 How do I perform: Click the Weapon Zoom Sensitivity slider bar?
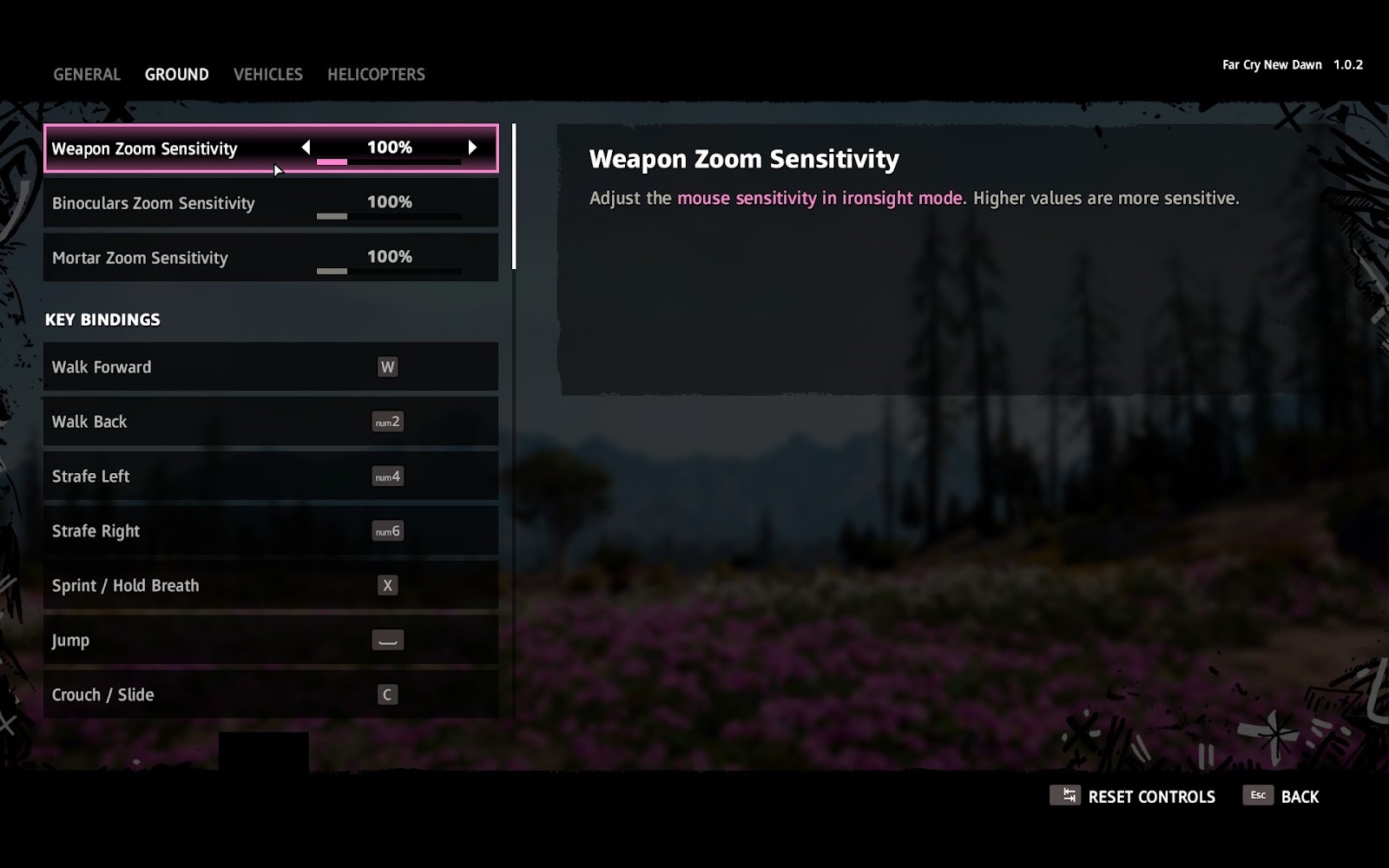tap(389, 162)
